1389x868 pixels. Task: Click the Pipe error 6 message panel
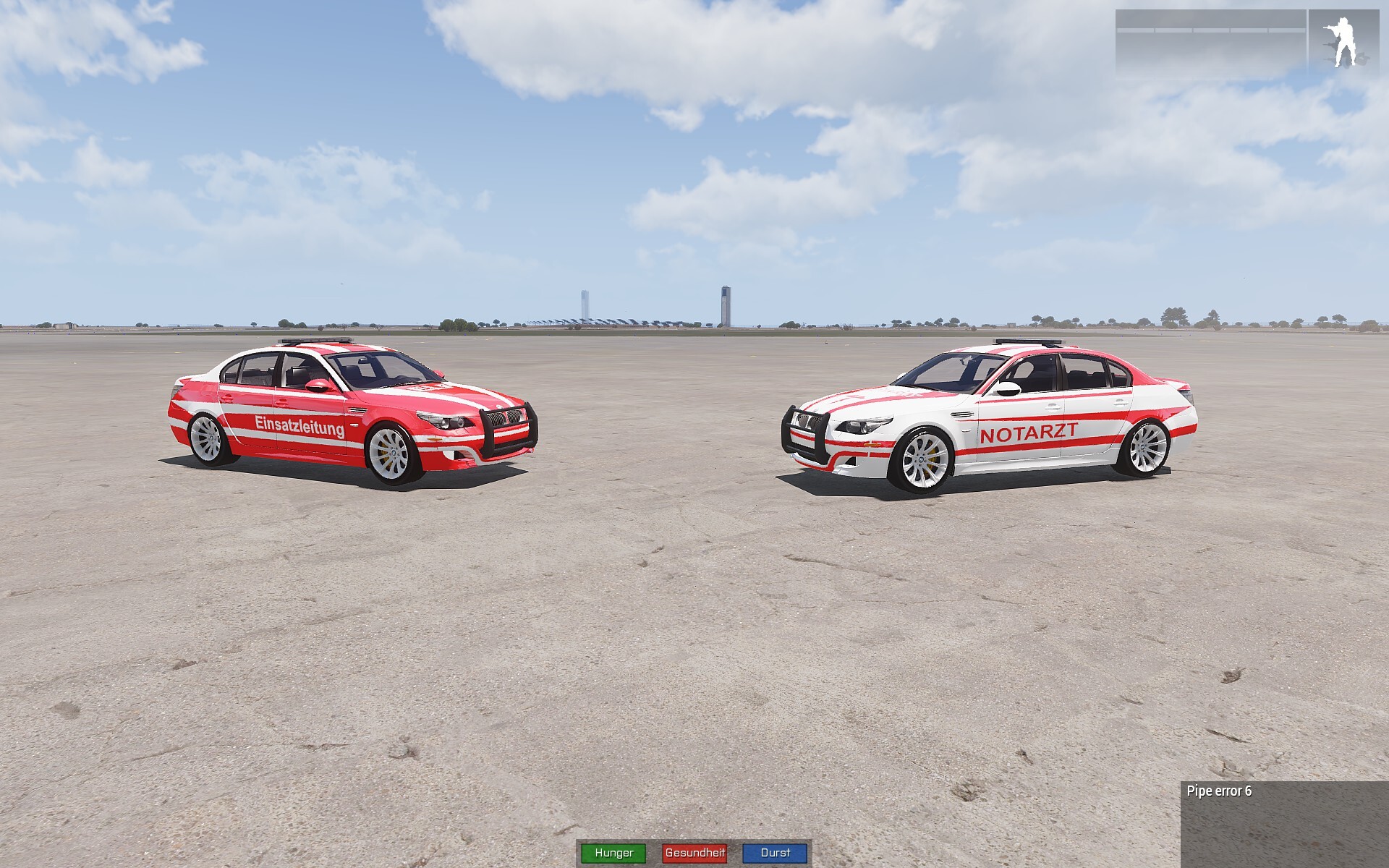pos(1283,823)
